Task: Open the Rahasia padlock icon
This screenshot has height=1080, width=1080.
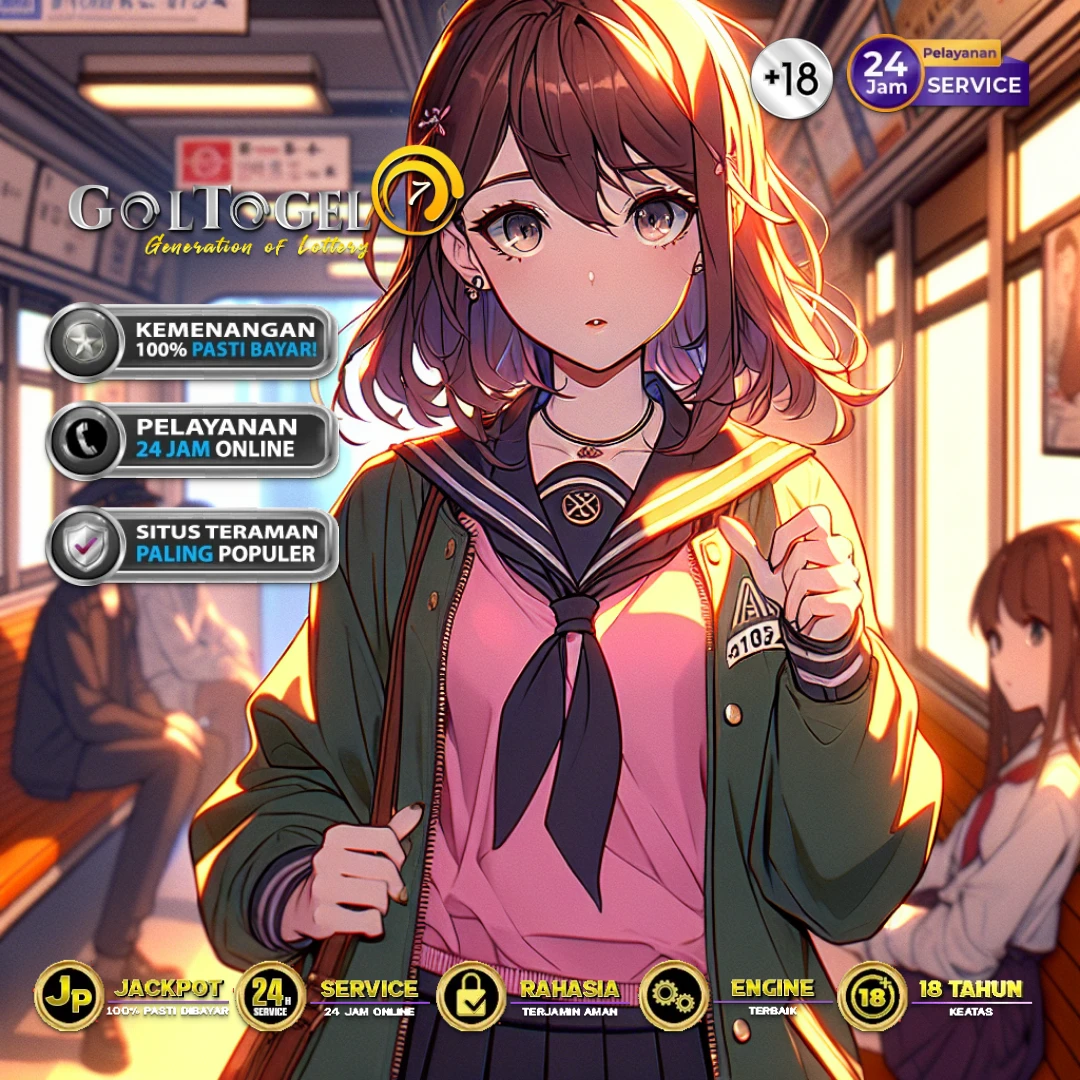Action: [470, 996]
